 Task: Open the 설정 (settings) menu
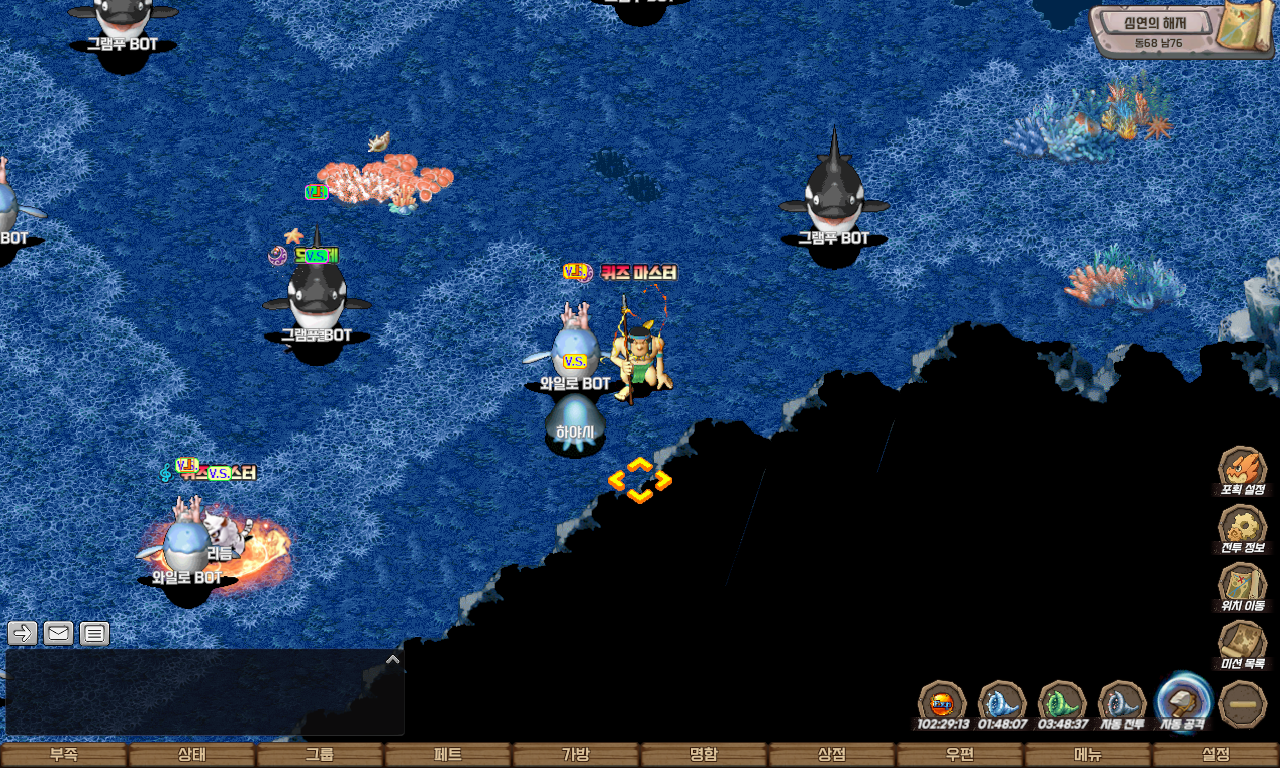(1216, 755)
